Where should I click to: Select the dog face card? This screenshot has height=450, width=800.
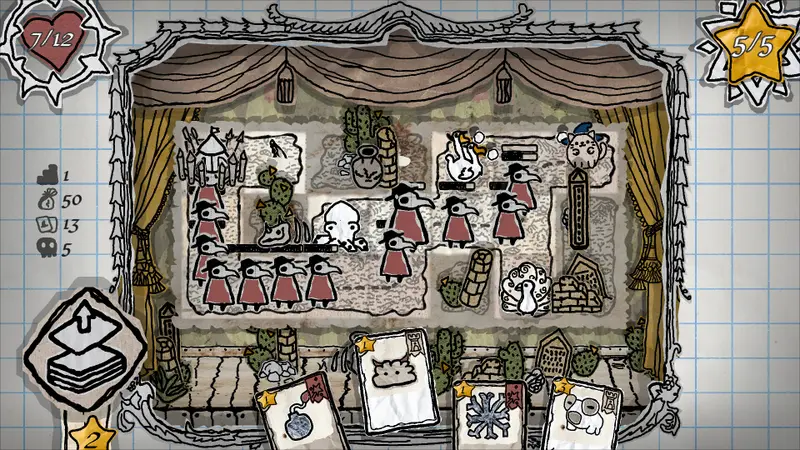pyautogui.click(x=586, y=415)
